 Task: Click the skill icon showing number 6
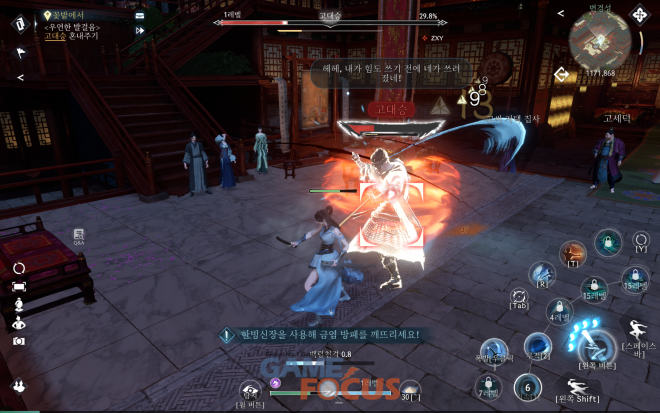point(528,388)
